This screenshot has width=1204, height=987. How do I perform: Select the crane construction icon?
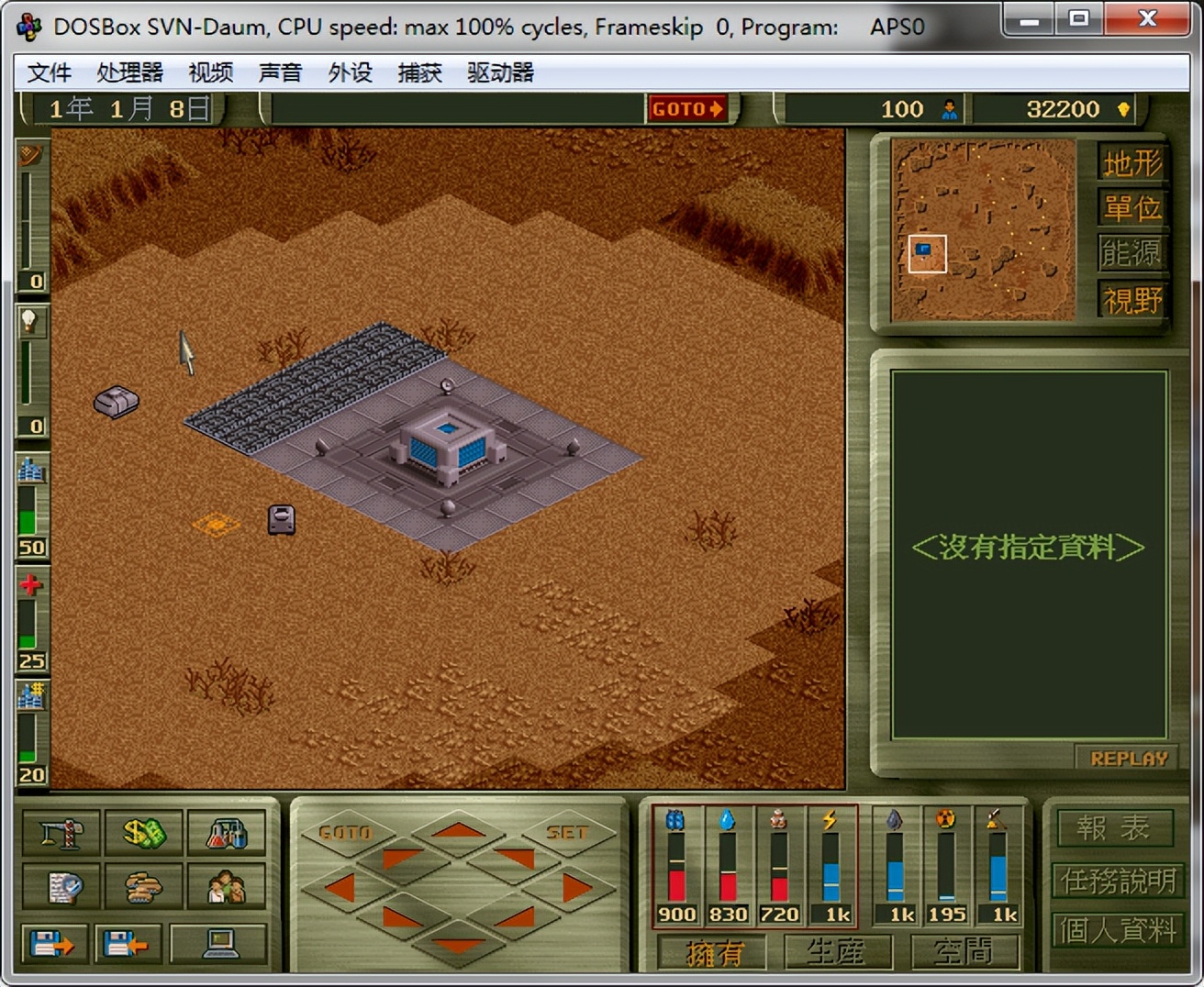(61, 833)
